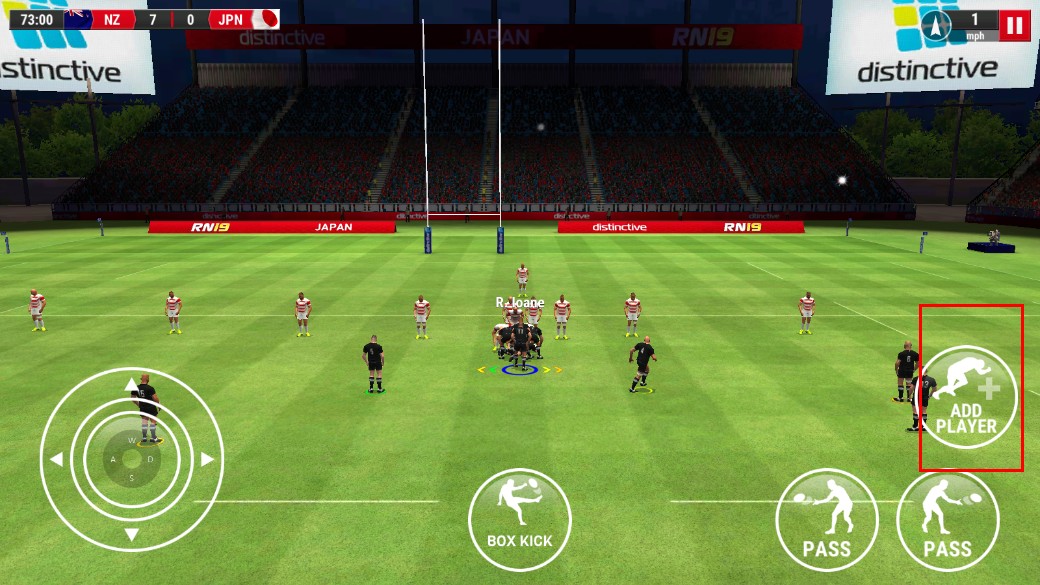Click the center of the virtual joystick
The image size is (1040, 585).
(x=131, y=459)
